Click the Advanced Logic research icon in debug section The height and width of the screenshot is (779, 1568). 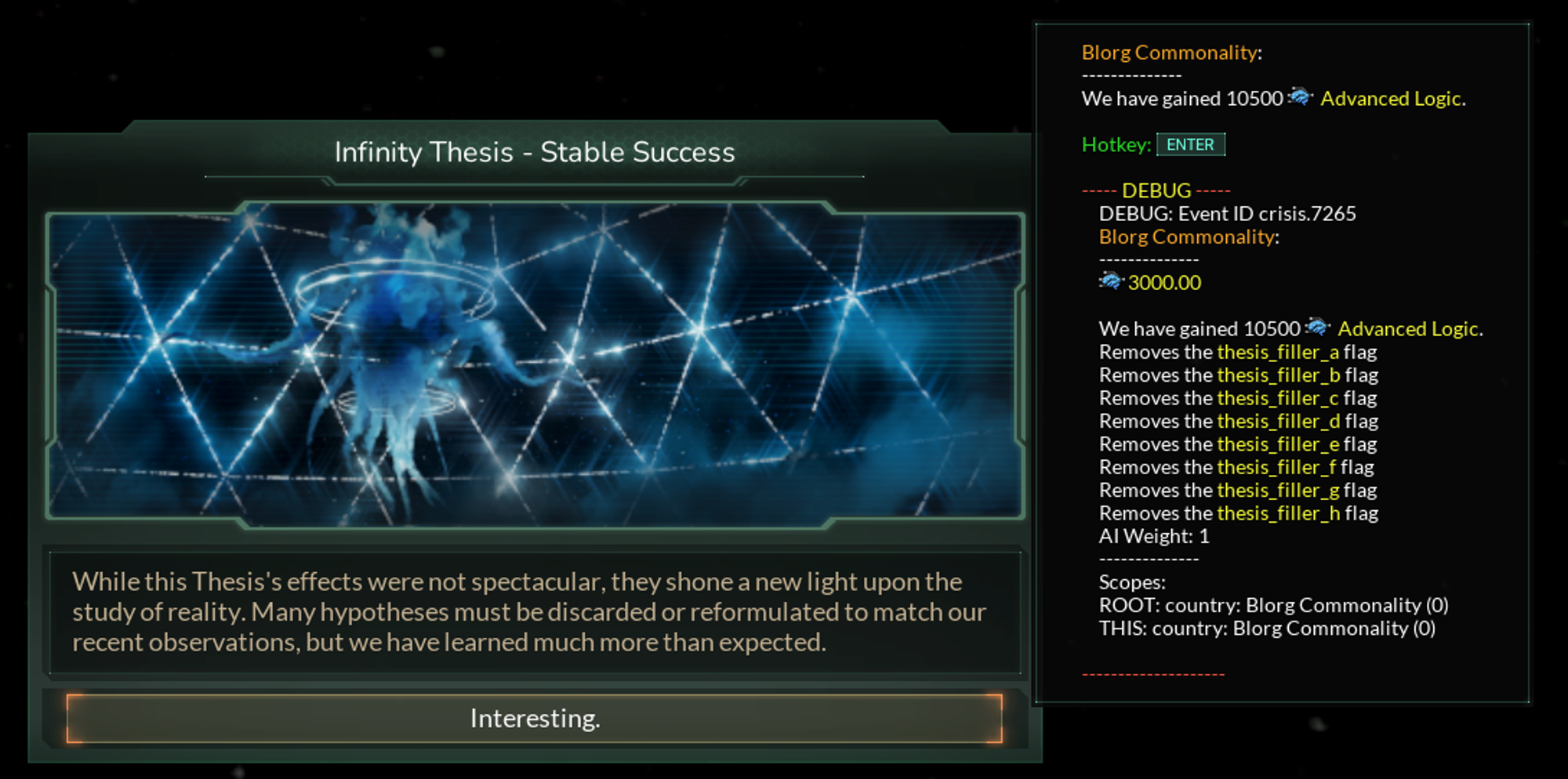(1318, 329)
